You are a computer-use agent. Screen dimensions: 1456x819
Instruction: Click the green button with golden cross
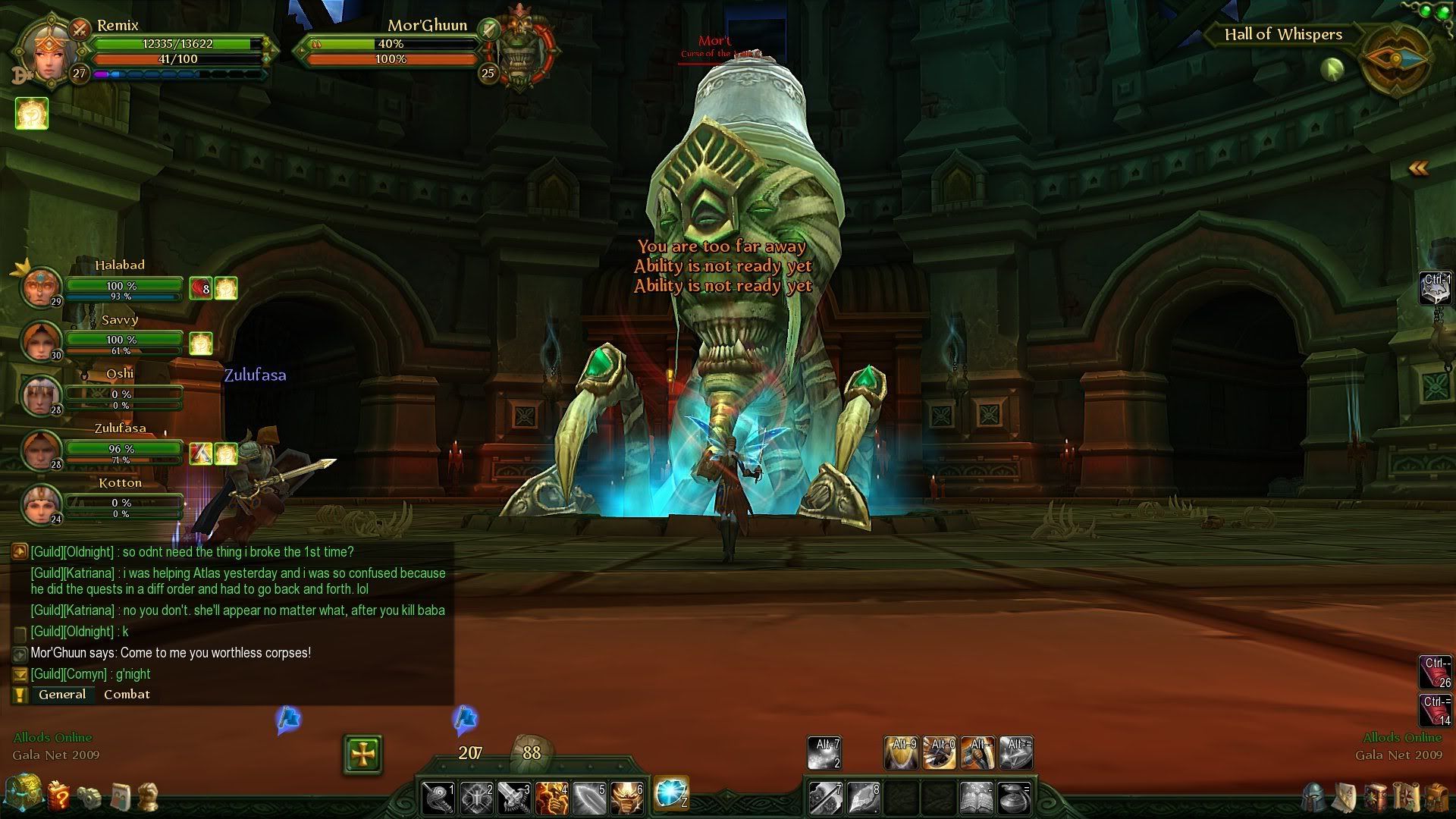point(362,754)
